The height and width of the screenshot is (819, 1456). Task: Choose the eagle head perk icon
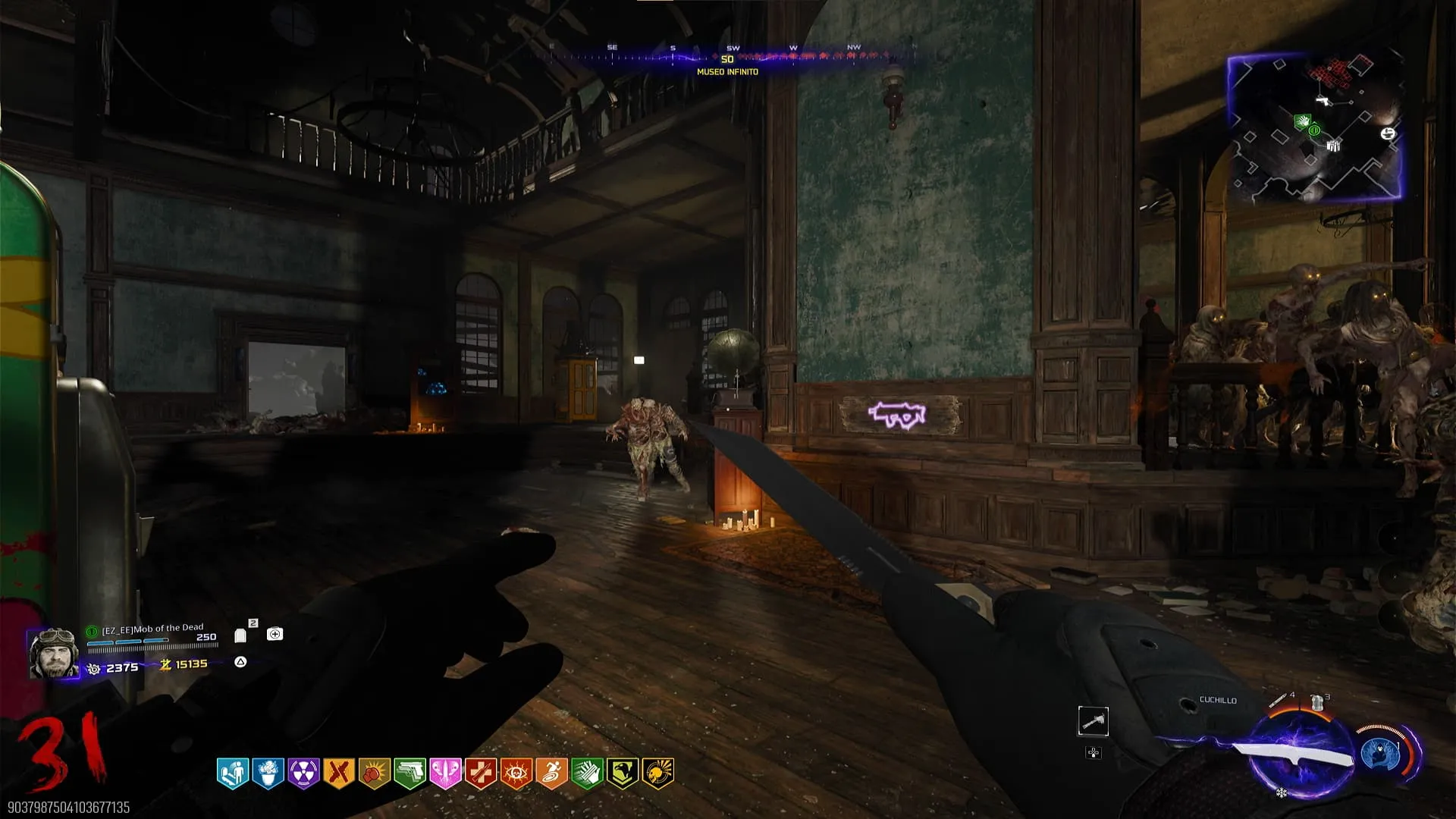click(623, 773)
